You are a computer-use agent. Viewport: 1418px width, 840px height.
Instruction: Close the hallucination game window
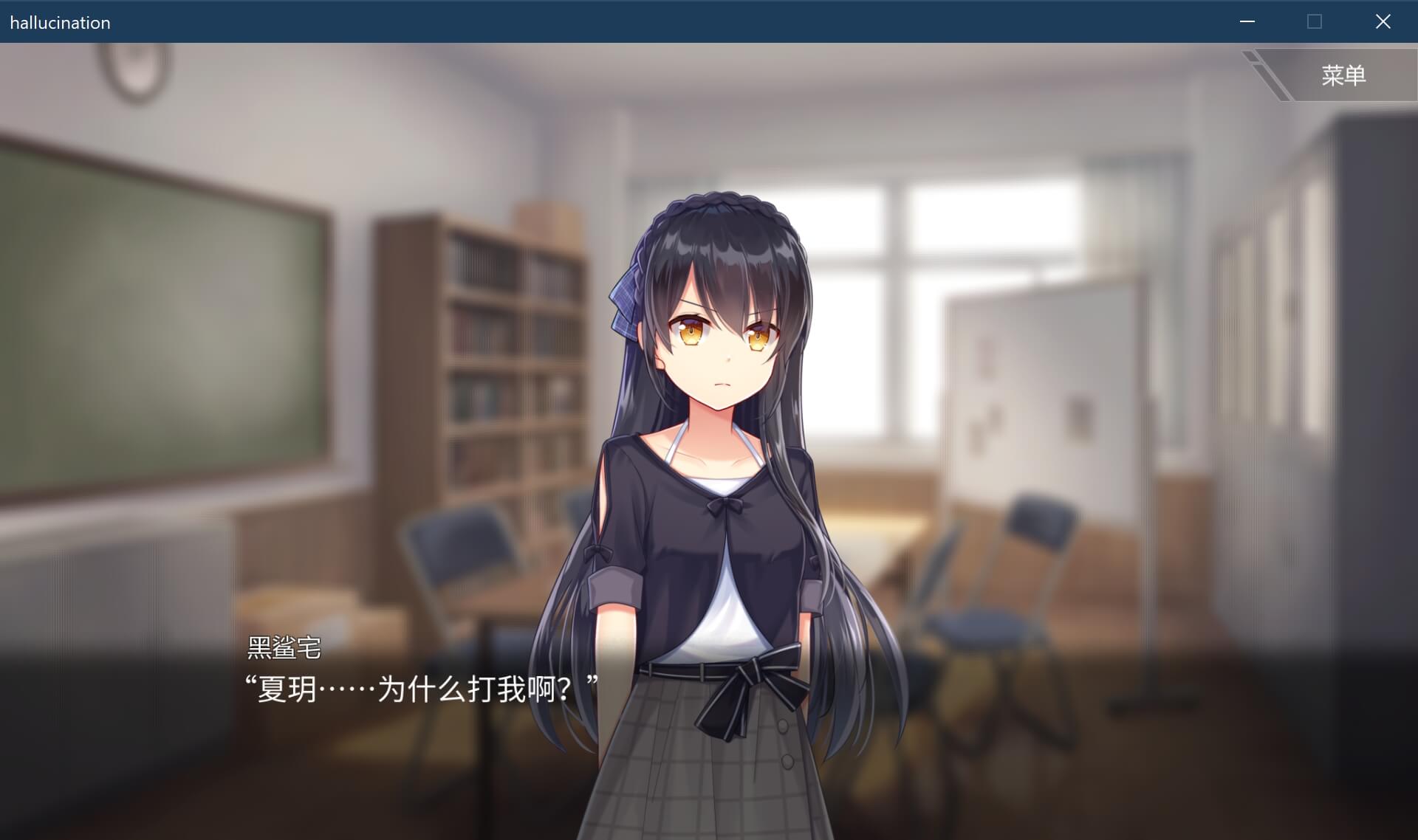[x=1383, y=22]
